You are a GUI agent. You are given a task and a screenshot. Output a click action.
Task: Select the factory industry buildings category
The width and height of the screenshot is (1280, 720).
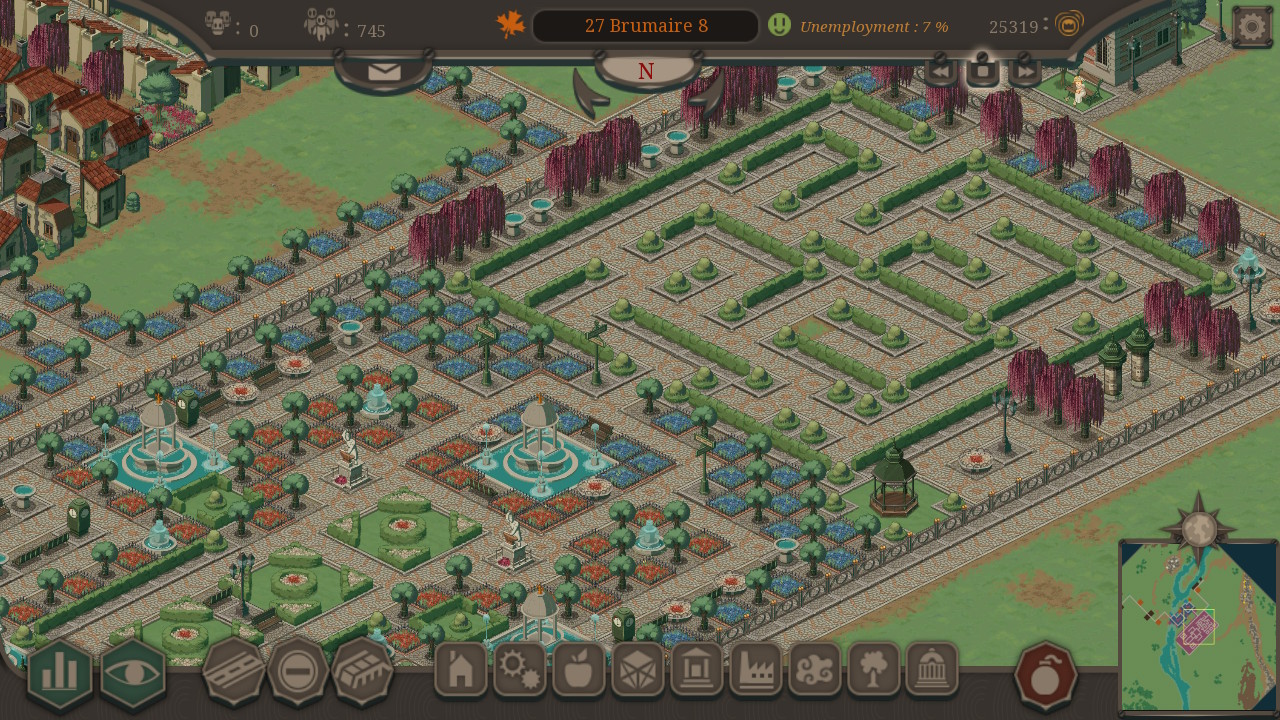pyautogui.click(x=757, y=671)
